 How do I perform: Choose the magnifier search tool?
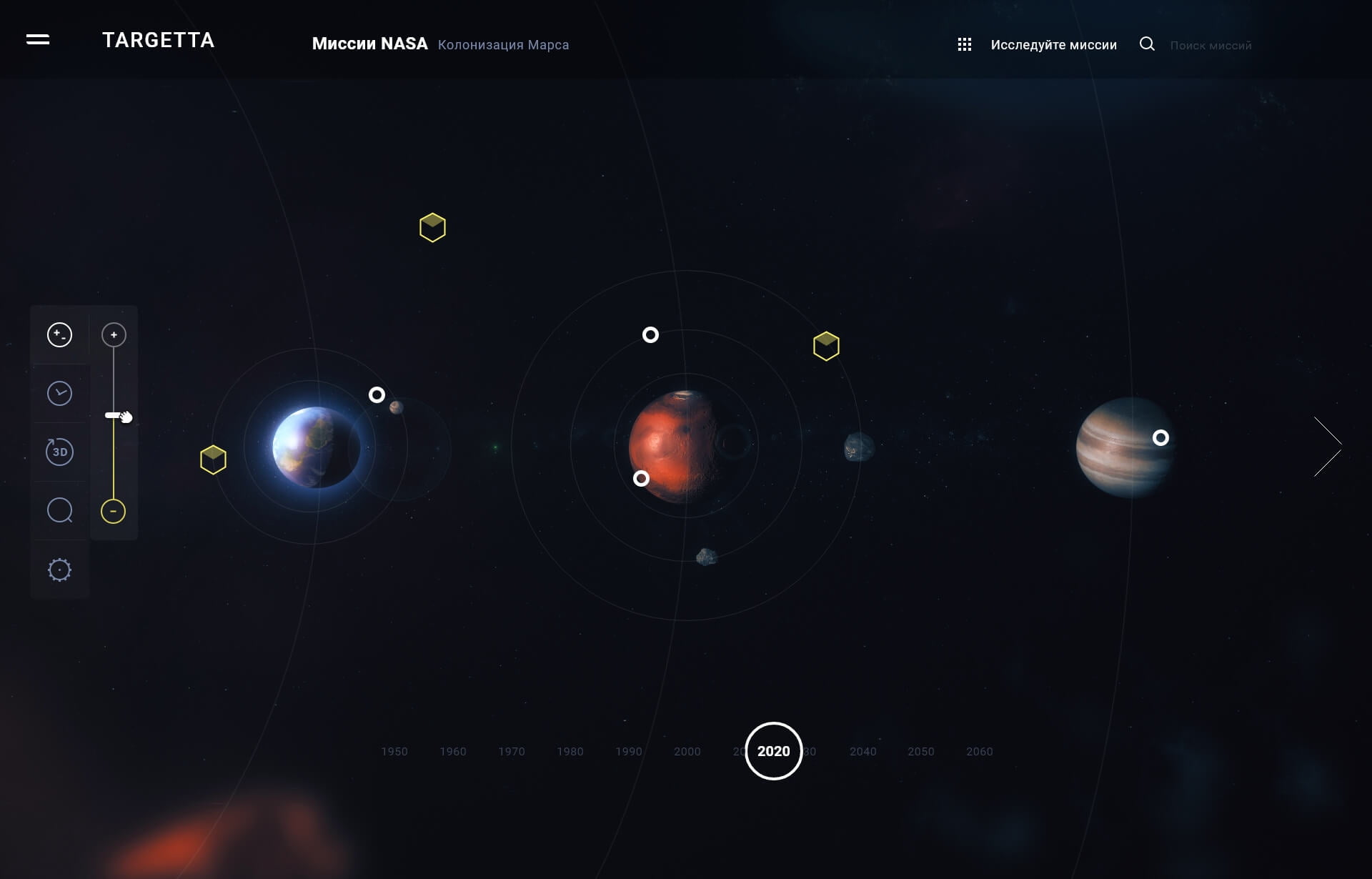pos(59,510)
